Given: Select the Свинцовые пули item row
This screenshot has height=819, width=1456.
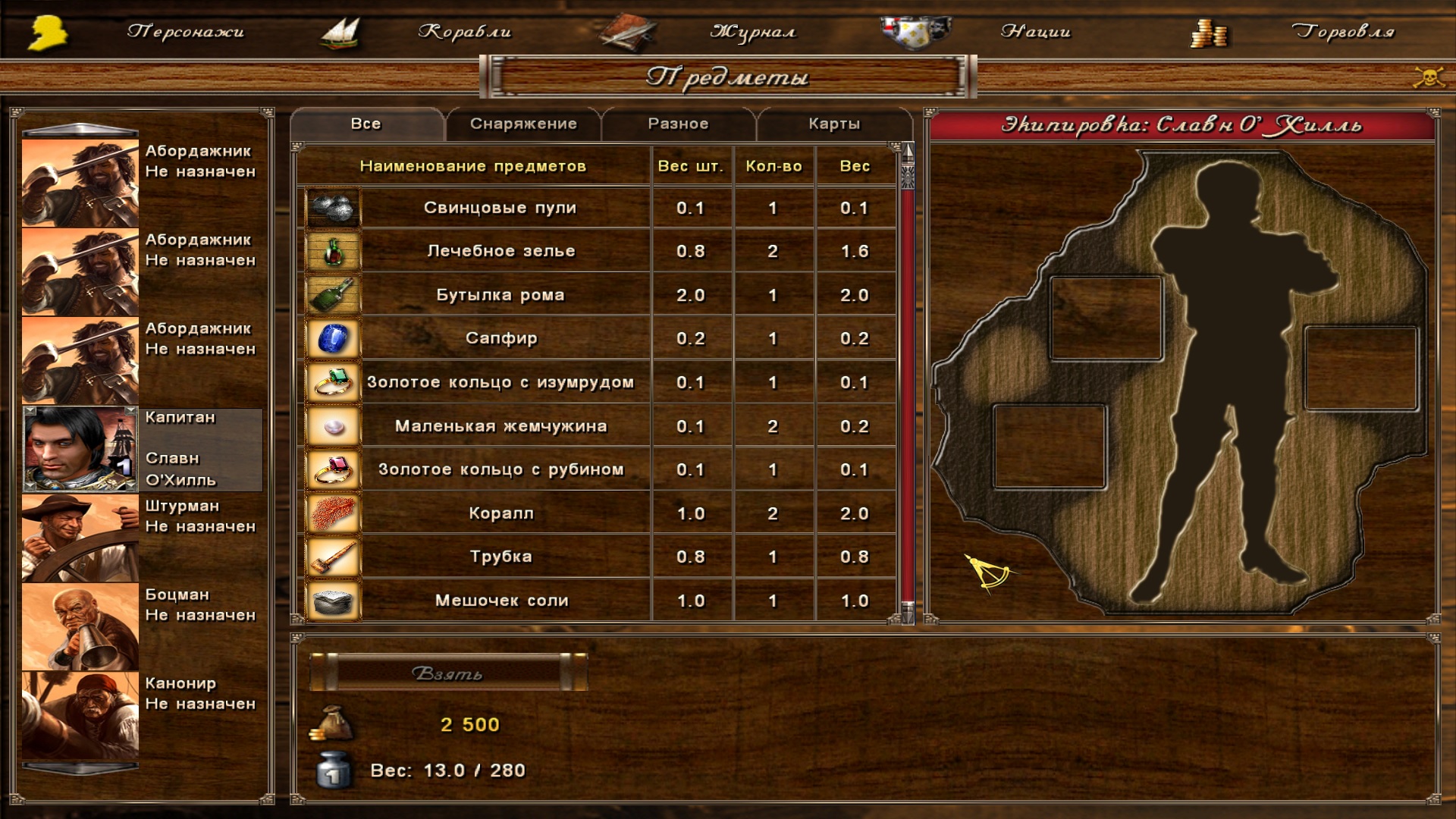Looking at the screenshot, I should pos(500,208).
